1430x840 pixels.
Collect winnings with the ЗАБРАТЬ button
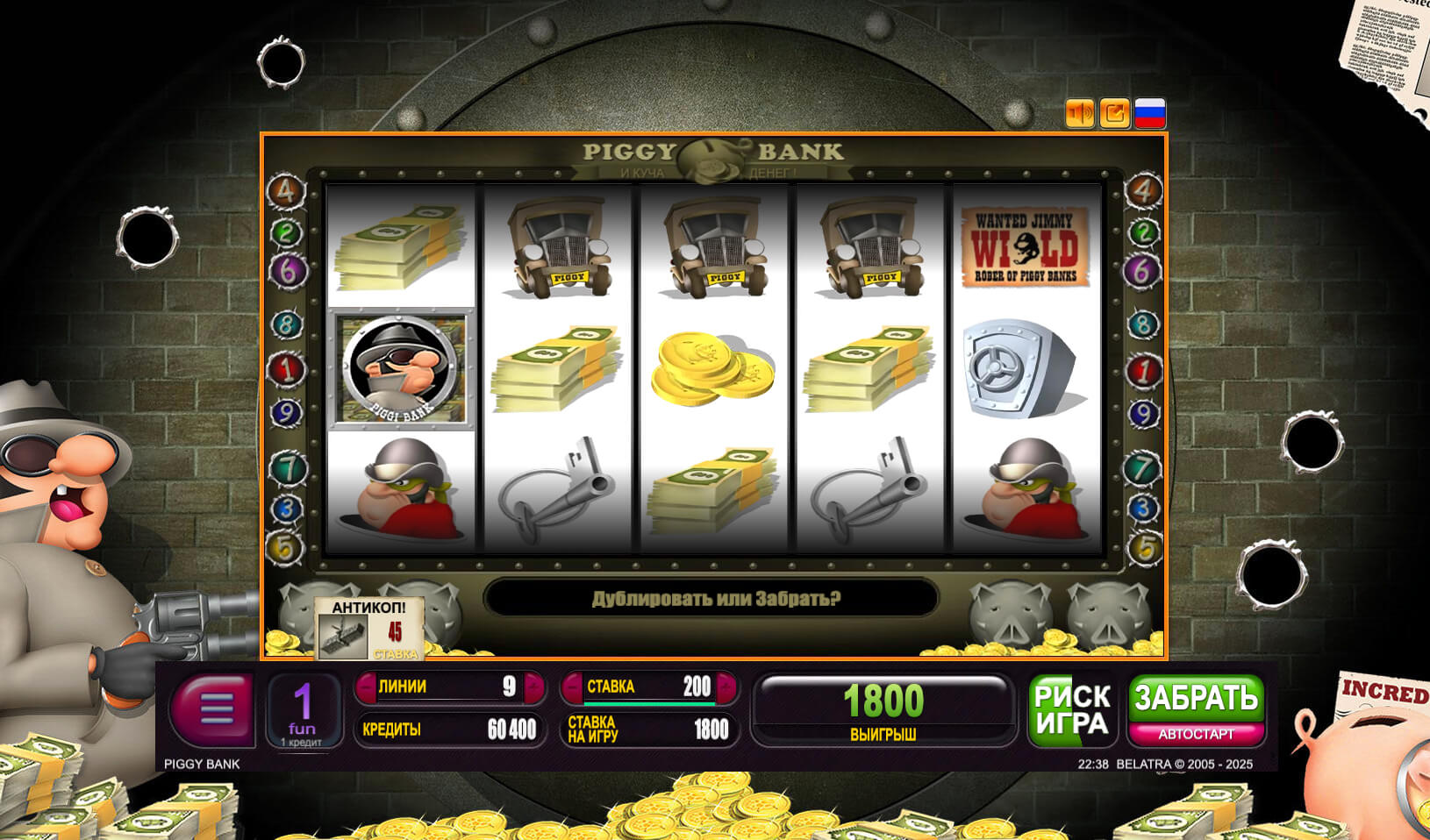1196,698
